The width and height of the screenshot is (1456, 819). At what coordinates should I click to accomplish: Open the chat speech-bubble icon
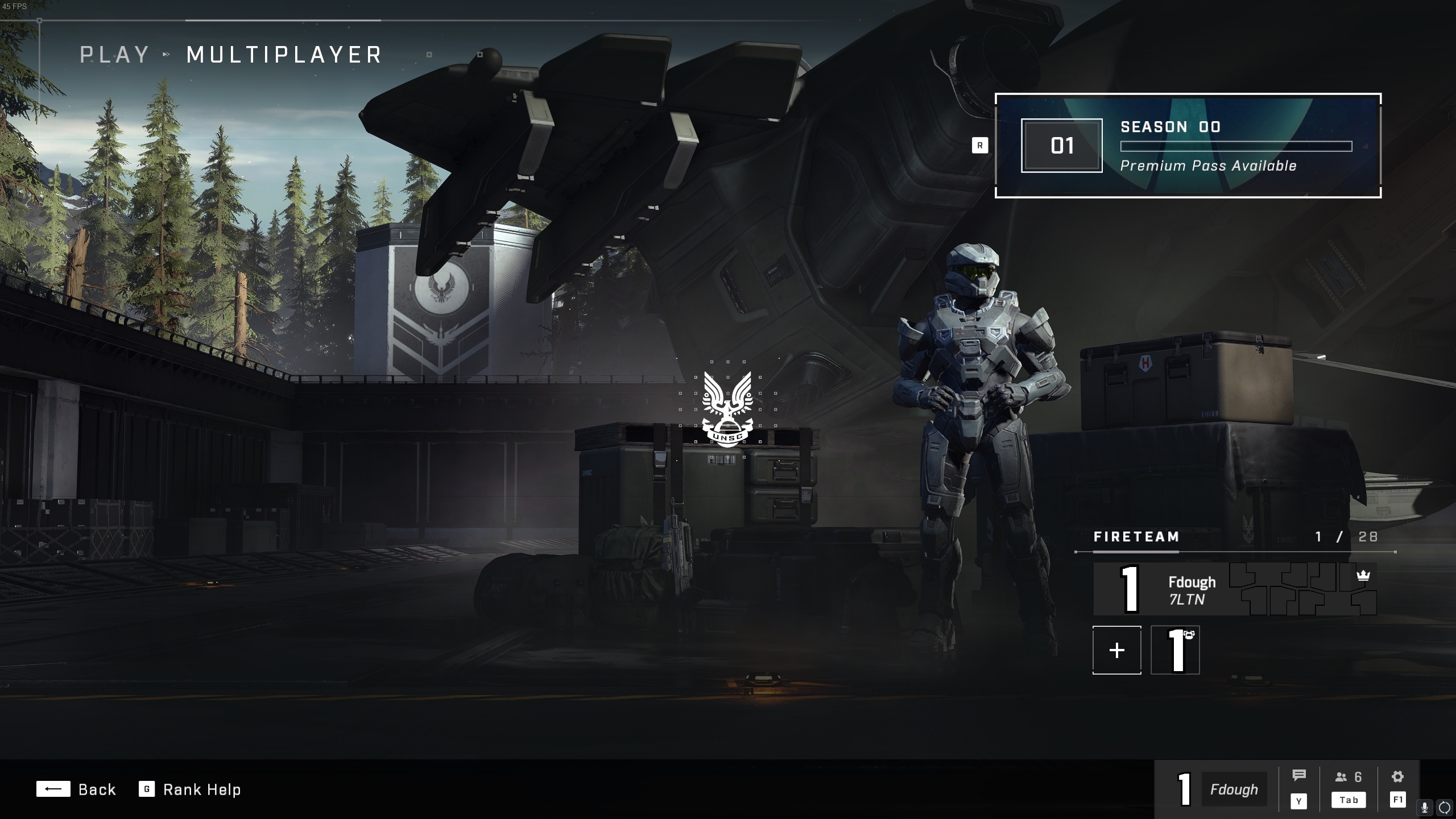(1298, 776)
